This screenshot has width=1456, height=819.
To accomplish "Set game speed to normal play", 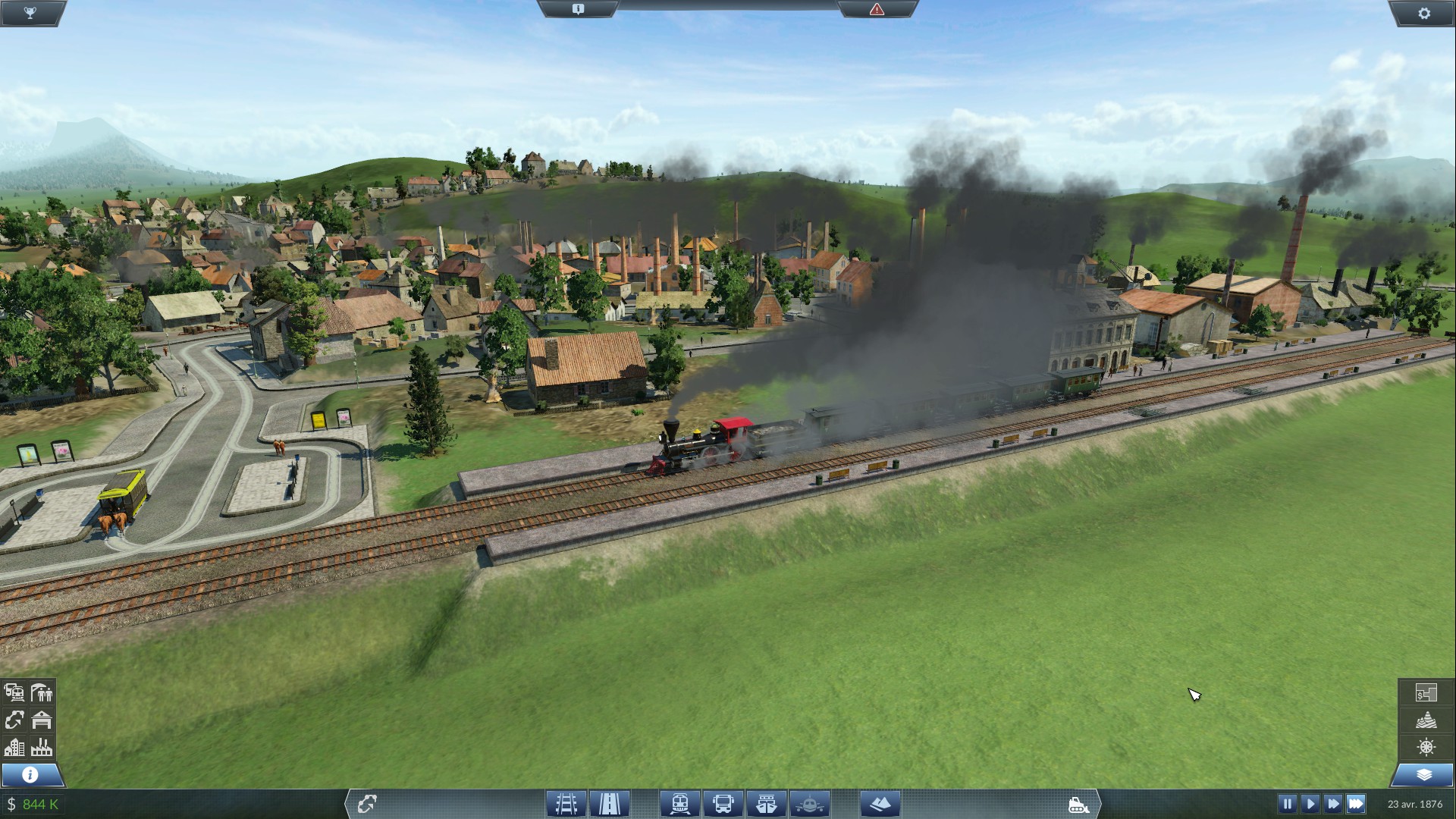I will pos(1310,803).
